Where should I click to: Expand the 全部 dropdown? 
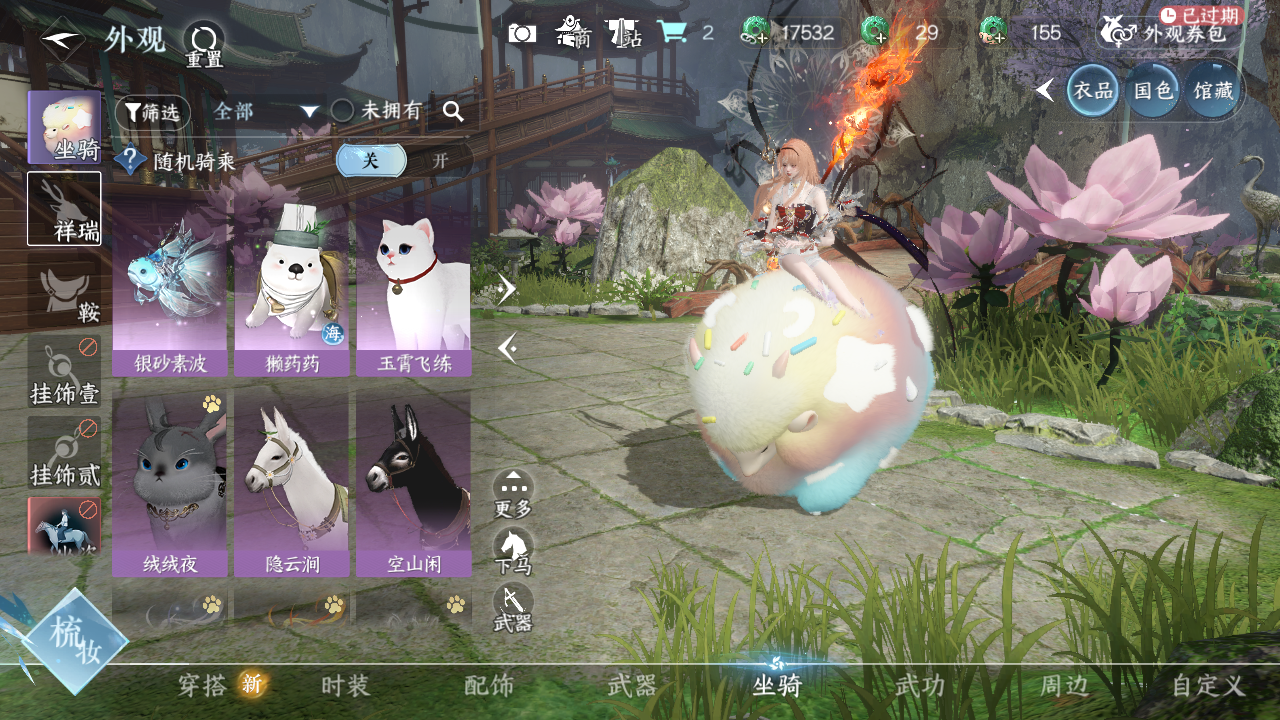266,112
